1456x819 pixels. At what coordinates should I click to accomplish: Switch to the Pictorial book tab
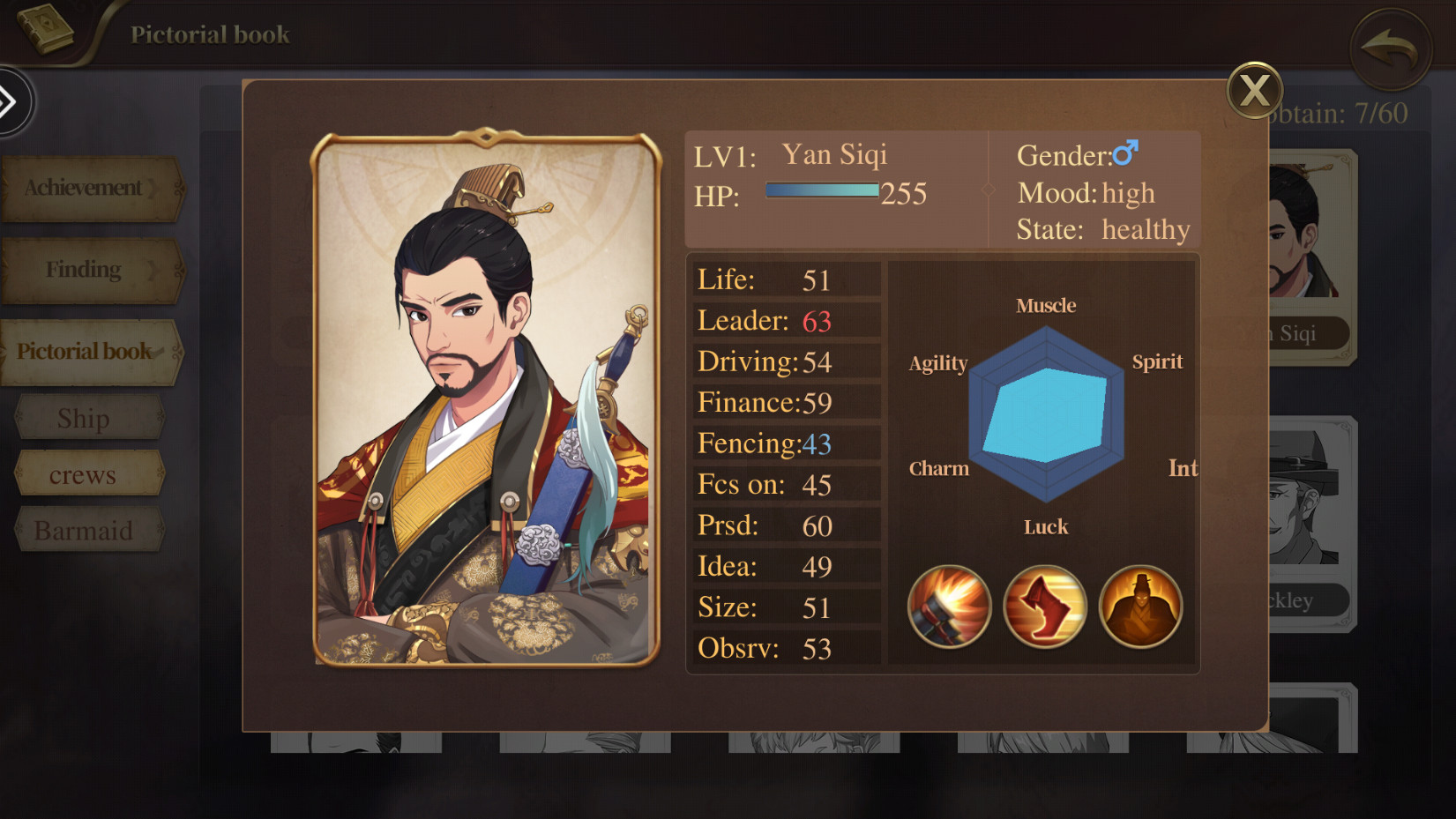(84, 350)
